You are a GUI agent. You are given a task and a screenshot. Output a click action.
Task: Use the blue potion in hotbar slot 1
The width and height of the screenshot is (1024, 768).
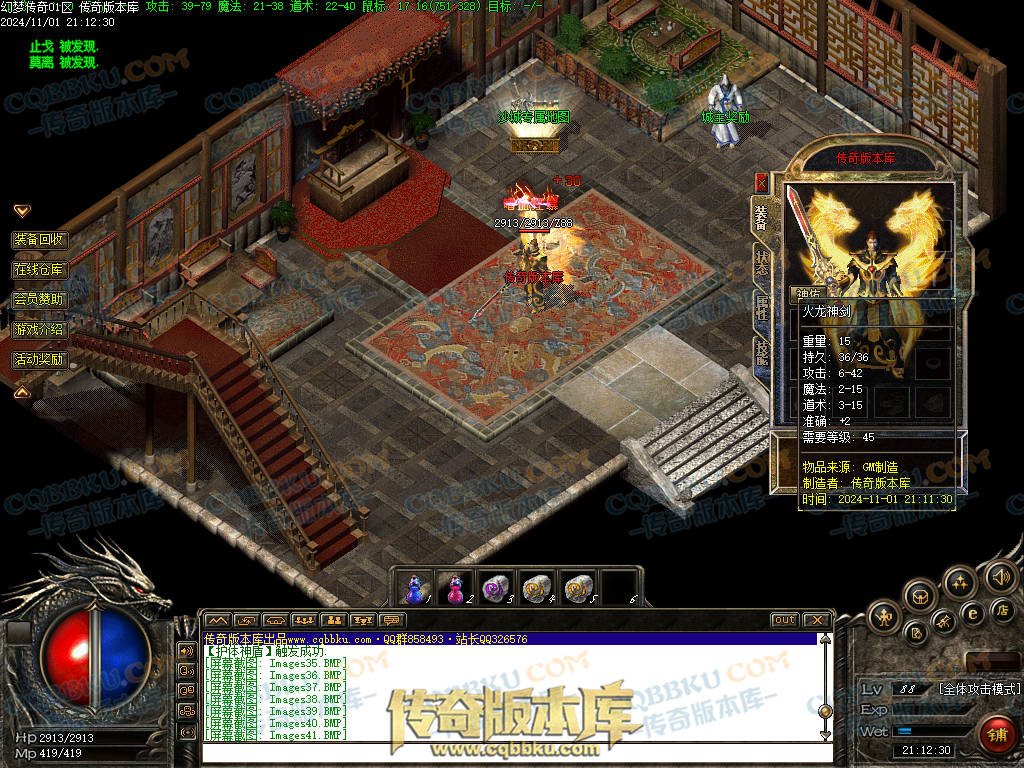415,588
